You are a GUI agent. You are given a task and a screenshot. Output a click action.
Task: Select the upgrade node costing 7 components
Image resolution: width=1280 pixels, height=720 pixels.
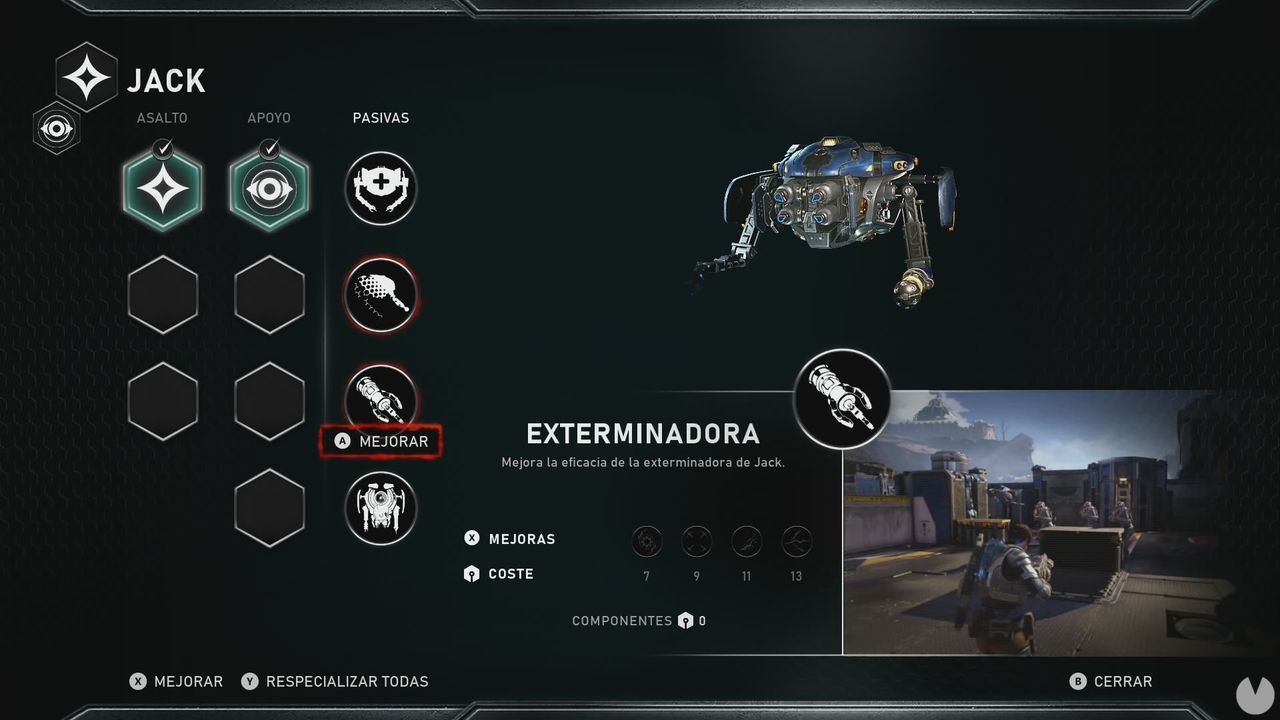coord(646,540)
